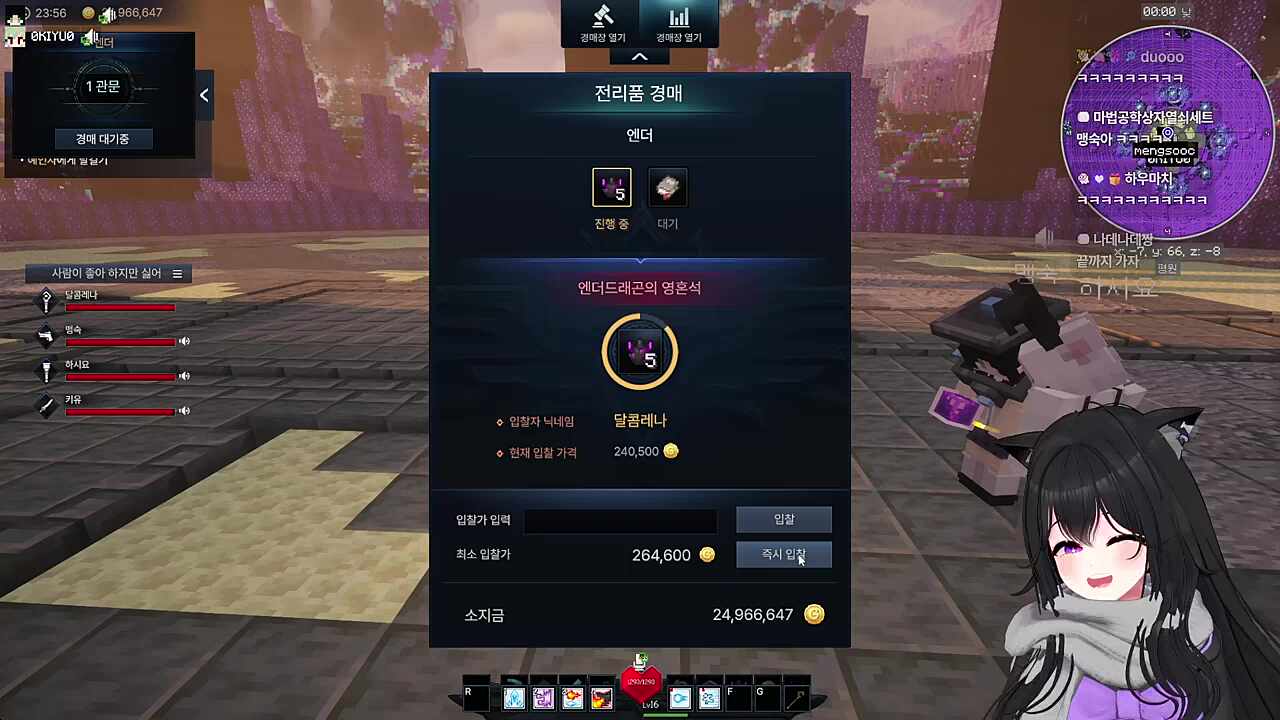Image resolution: width=1280 pixels, height=720 pixels.
Task: Collapse the 1 관문 panel via the left arrow
Action: coord(204,94)
